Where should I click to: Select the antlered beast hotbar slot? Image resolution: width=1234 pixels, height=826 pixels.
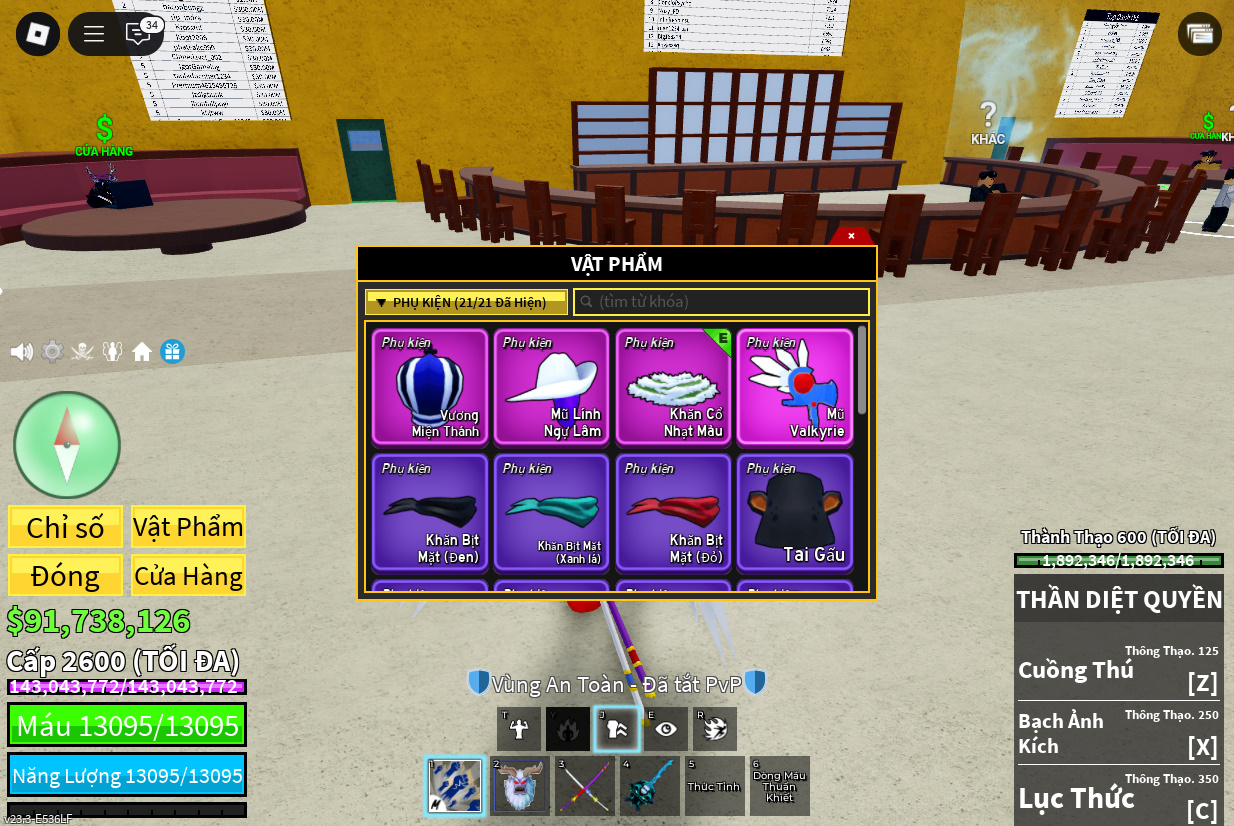pyautogui.click(x=518, y=786)
